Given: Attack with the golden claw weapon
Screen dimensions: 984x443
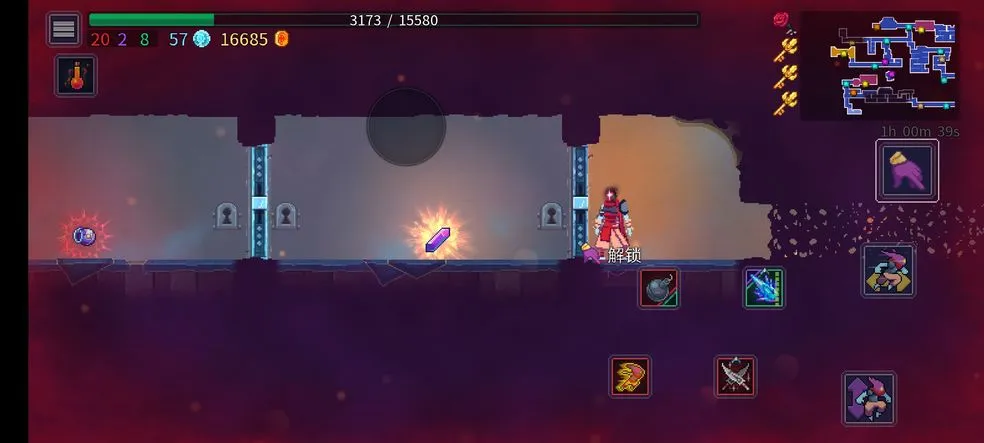Looking at the screenshot, I should (631, 376).
